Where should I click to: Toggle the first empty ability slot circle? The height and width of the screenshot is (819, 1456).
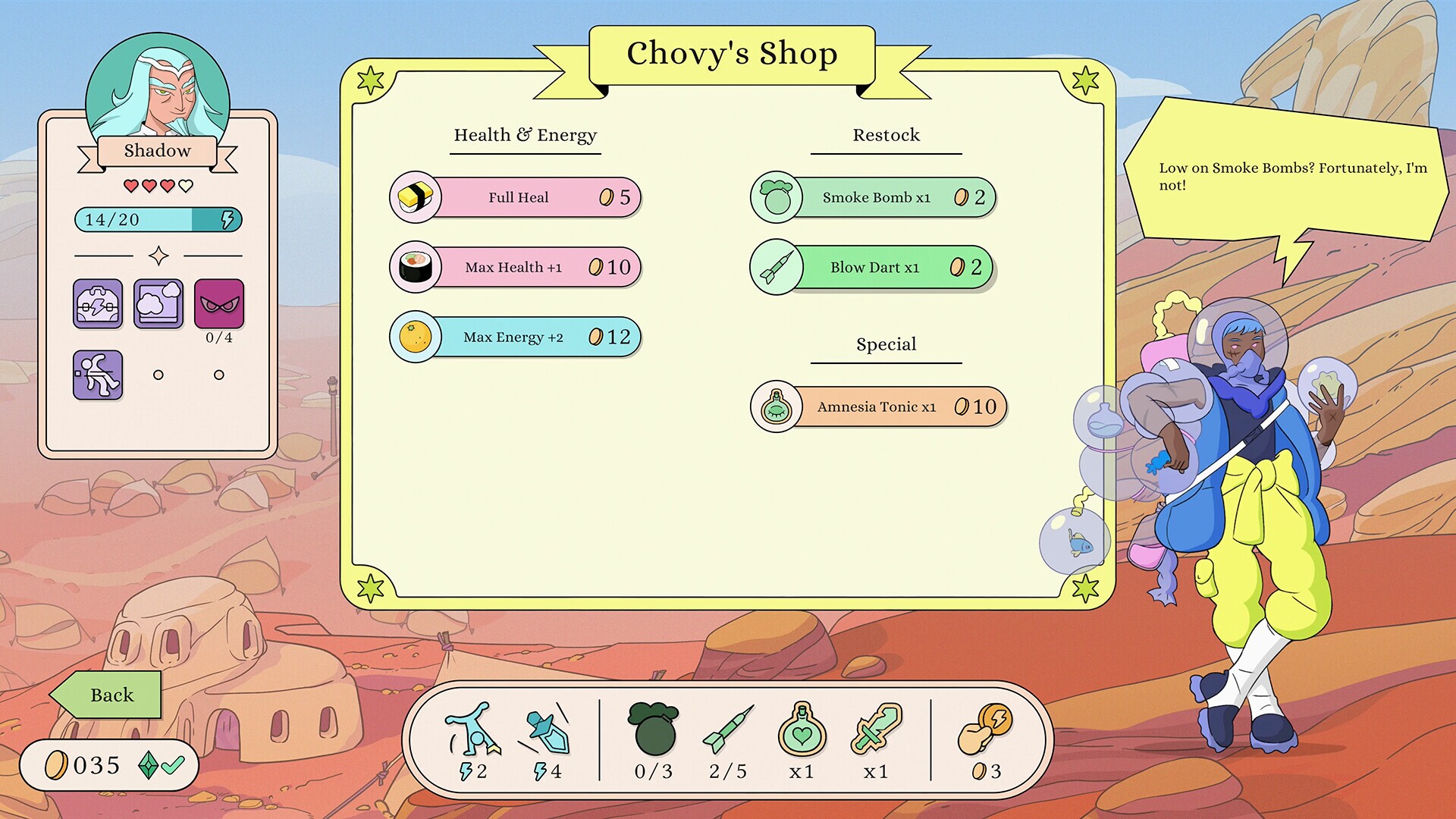pyautogui.click(x=158, y=373)
